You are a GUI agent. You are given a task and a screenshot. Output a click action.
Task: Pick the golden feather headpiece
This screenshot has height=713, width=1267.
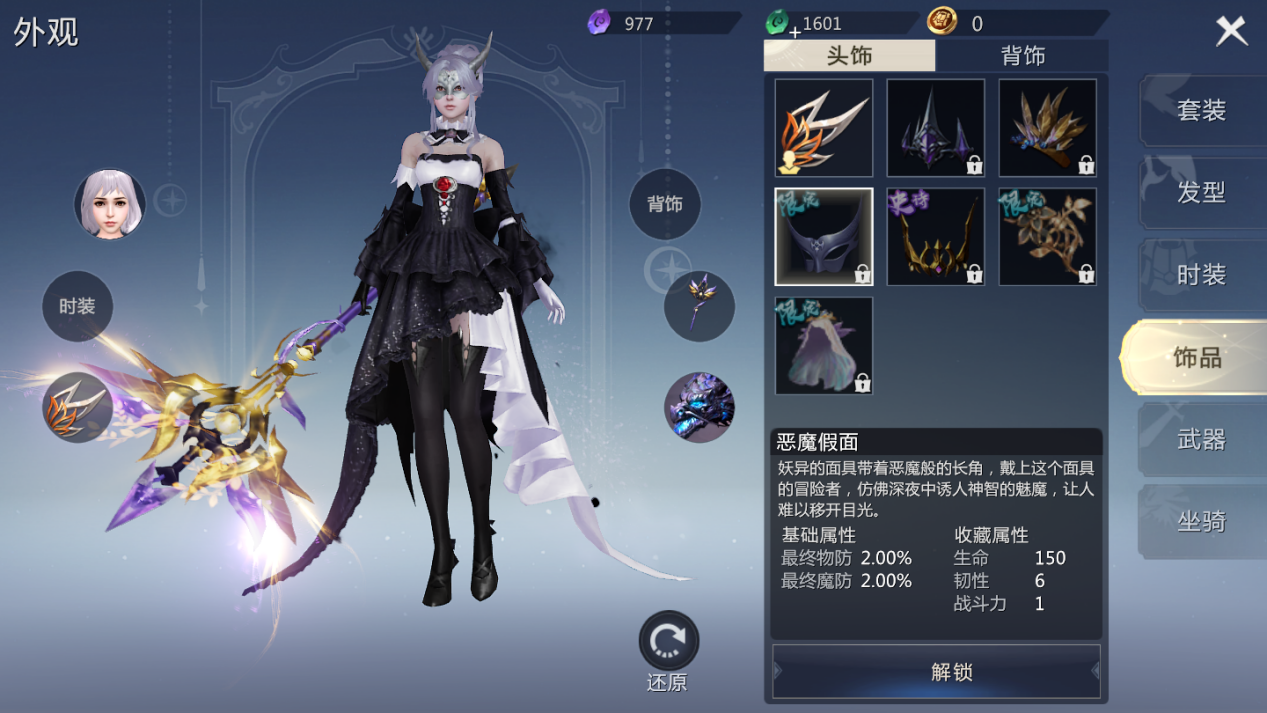tap(1047, 128)
